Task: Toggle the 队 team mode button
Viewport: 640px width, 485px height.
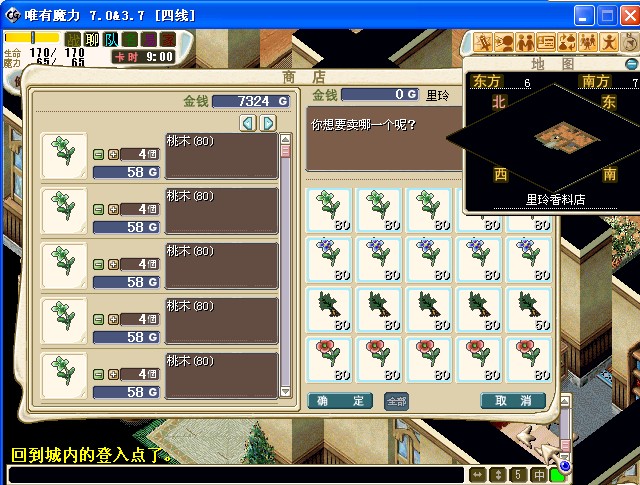Action: click(111, 39)
